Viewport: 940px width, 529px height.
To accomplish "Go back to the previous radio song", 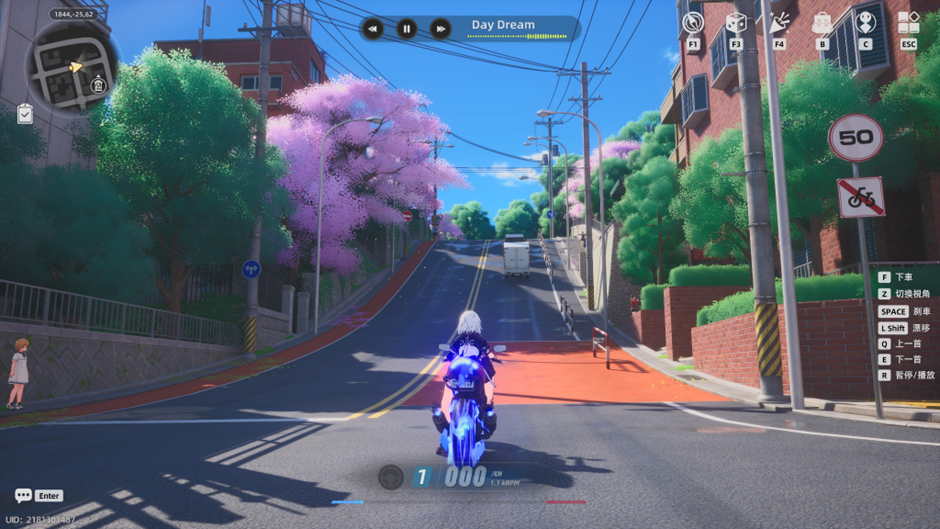I will tap(373, 29).
